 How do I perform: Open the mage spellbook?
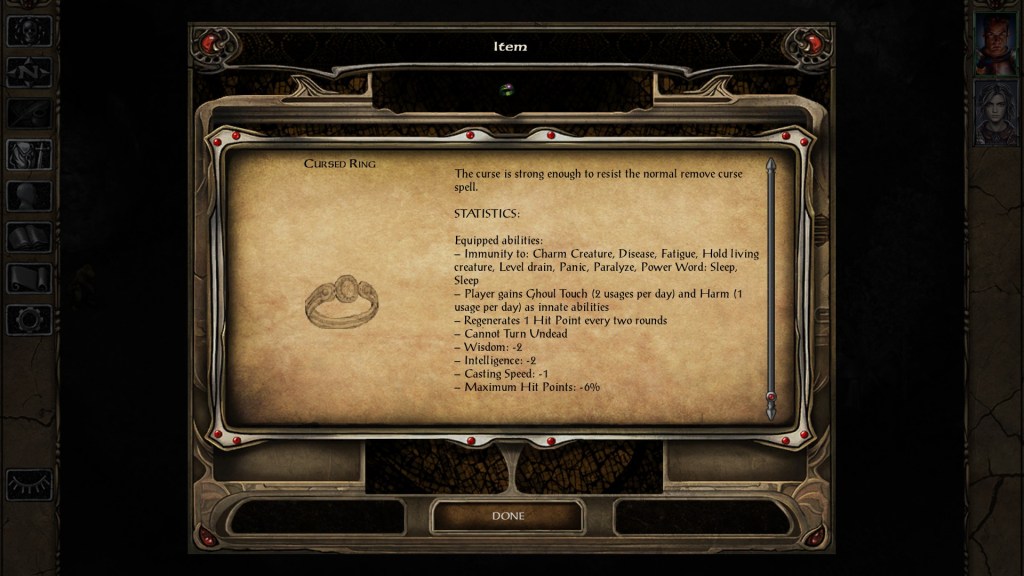29,237
